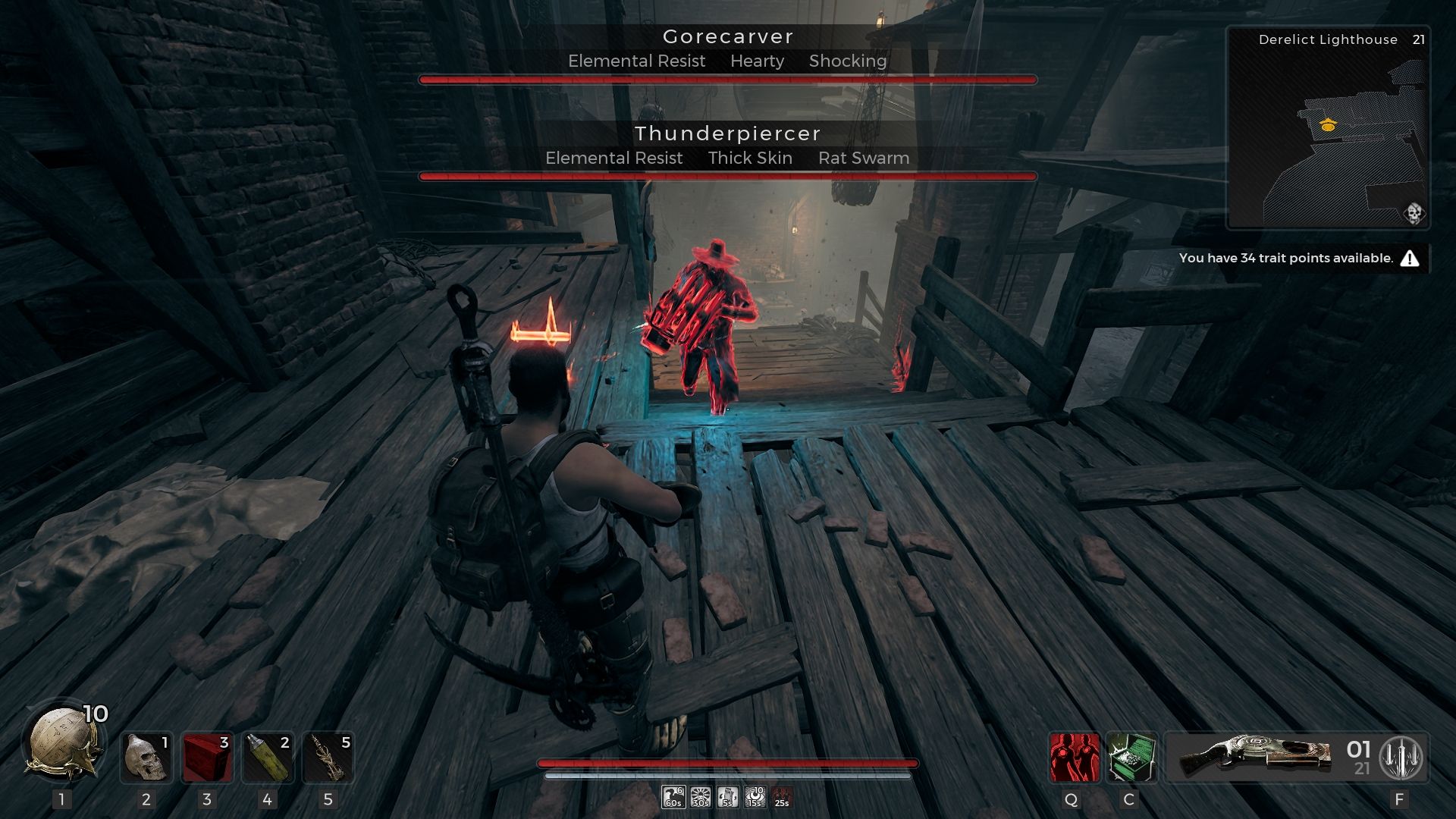Click the yellow player marker on the minimap
Image resolution: width=1456 pixels, height=819 pixels.
[1327, 125]
